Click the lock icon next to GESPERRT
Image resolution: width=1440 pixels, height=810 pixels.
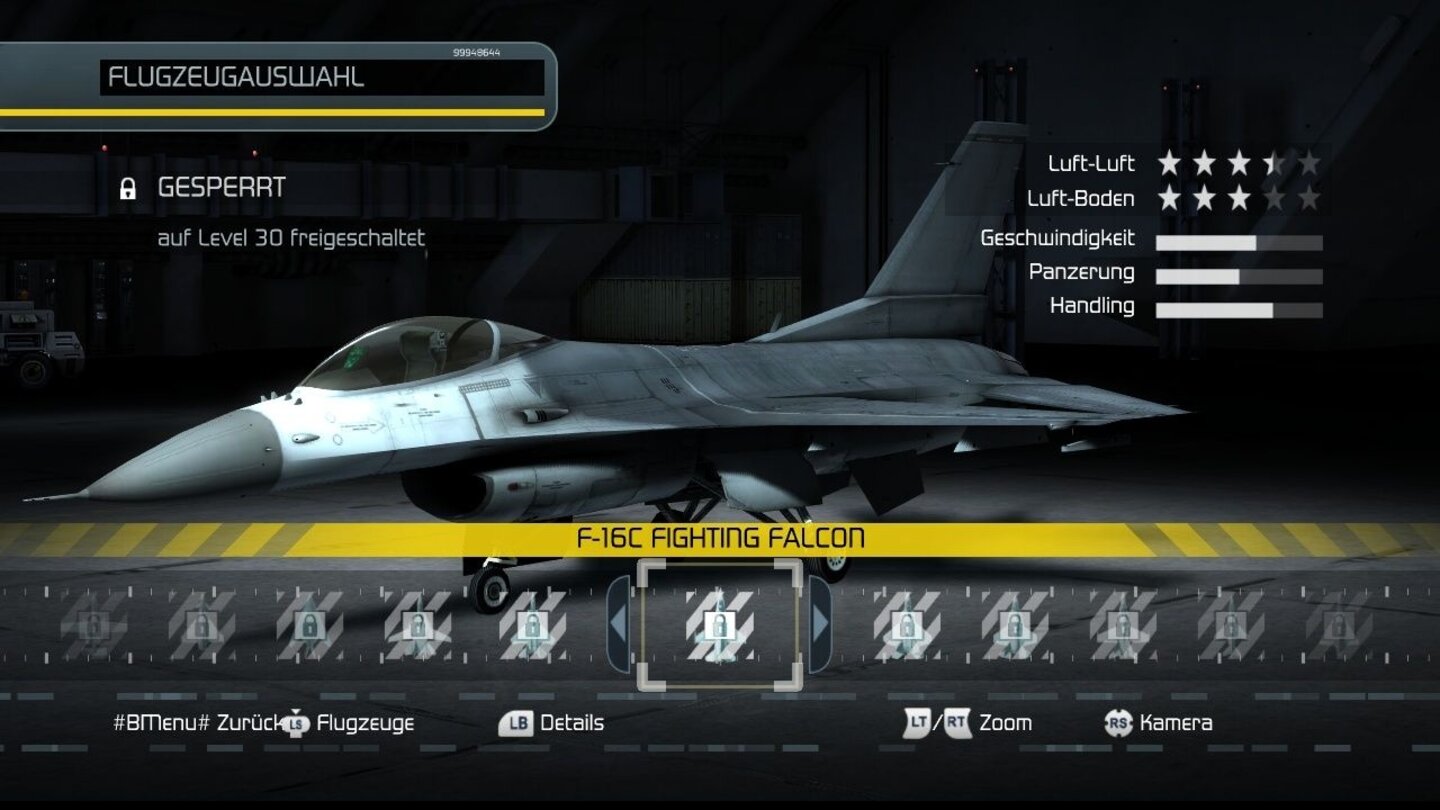click(128, 187)
